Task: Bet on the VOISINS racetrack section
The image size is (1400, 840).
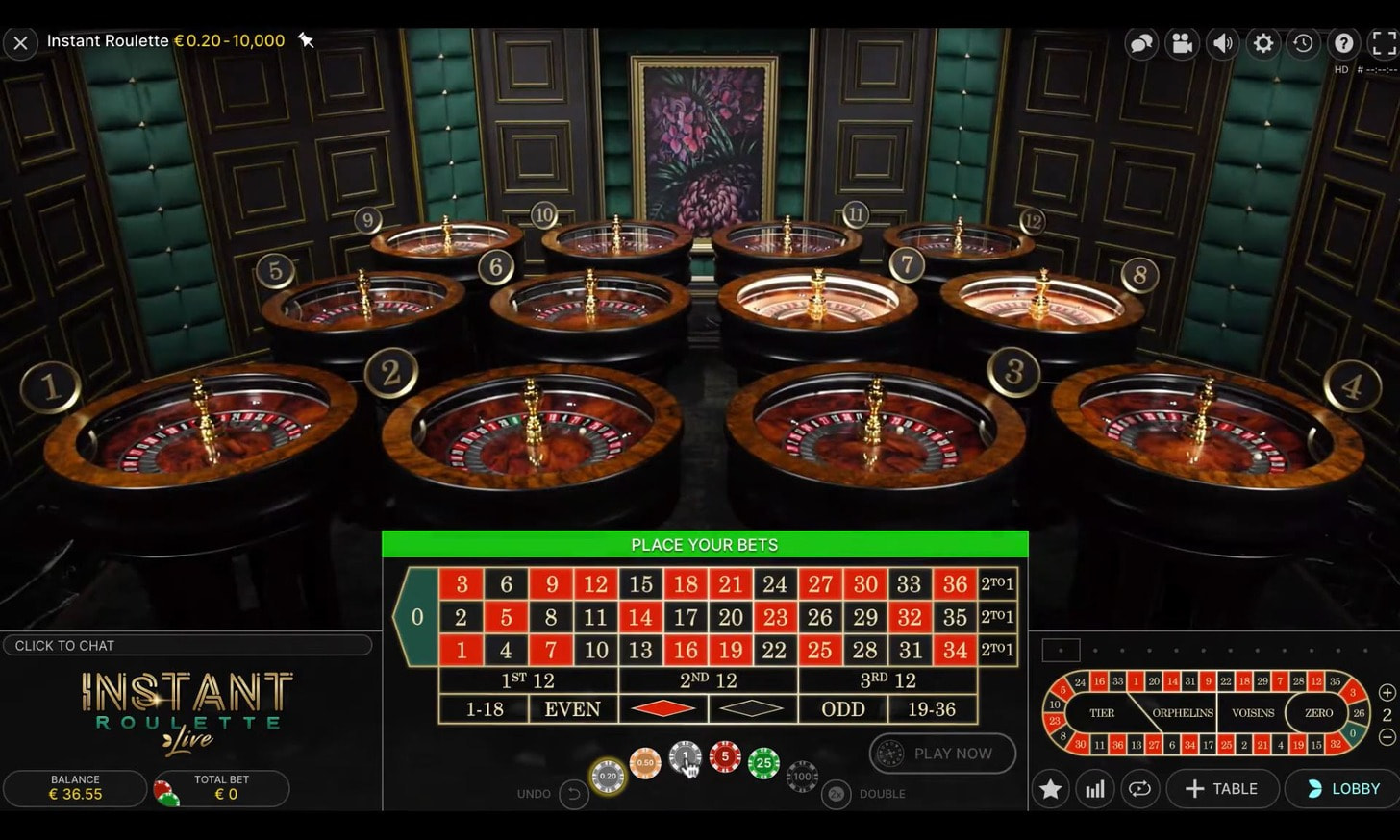Action: 1253,713
